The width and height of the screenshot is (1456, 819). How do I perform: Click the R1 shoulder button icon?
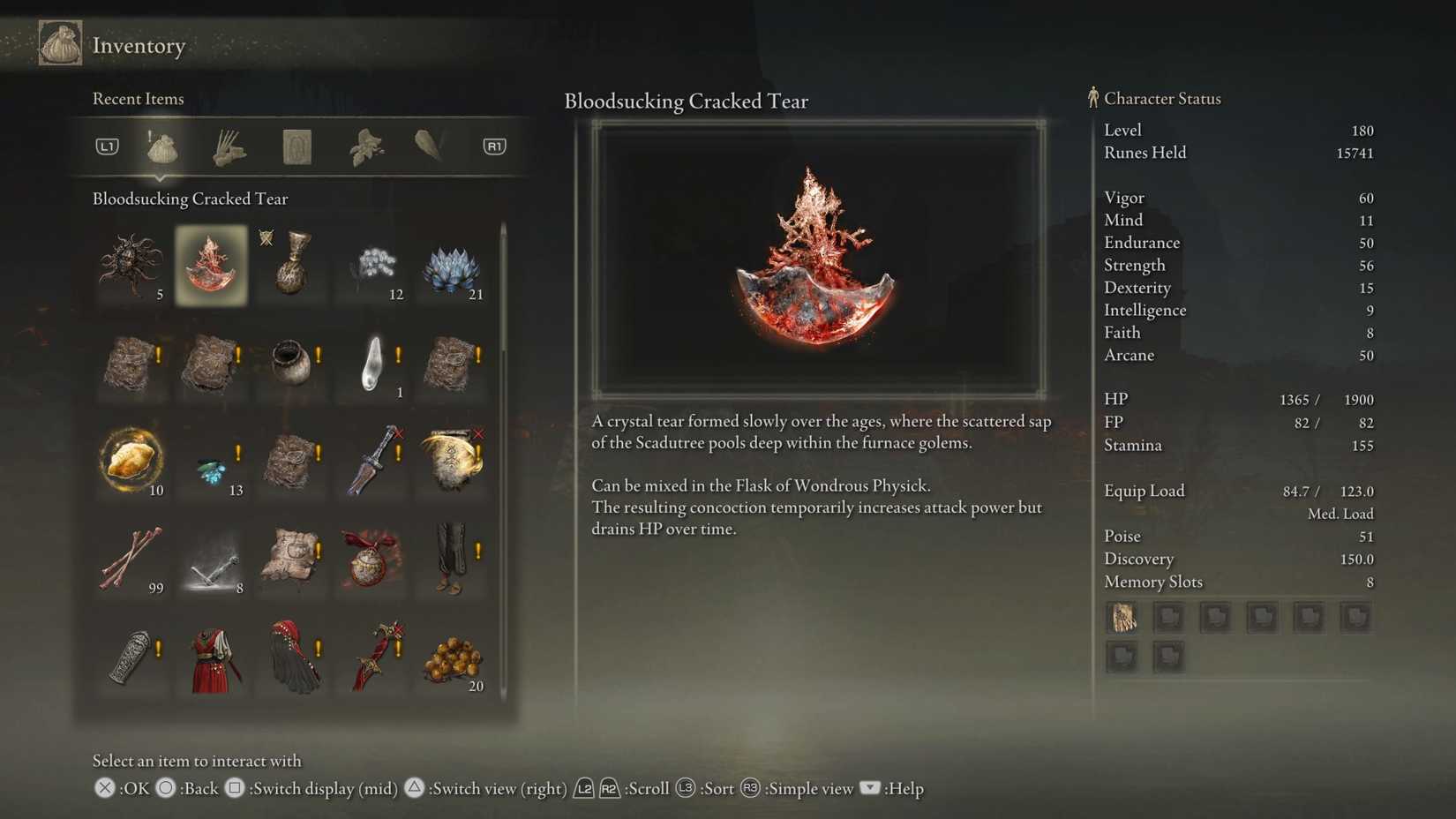click(x=494, y=147)
